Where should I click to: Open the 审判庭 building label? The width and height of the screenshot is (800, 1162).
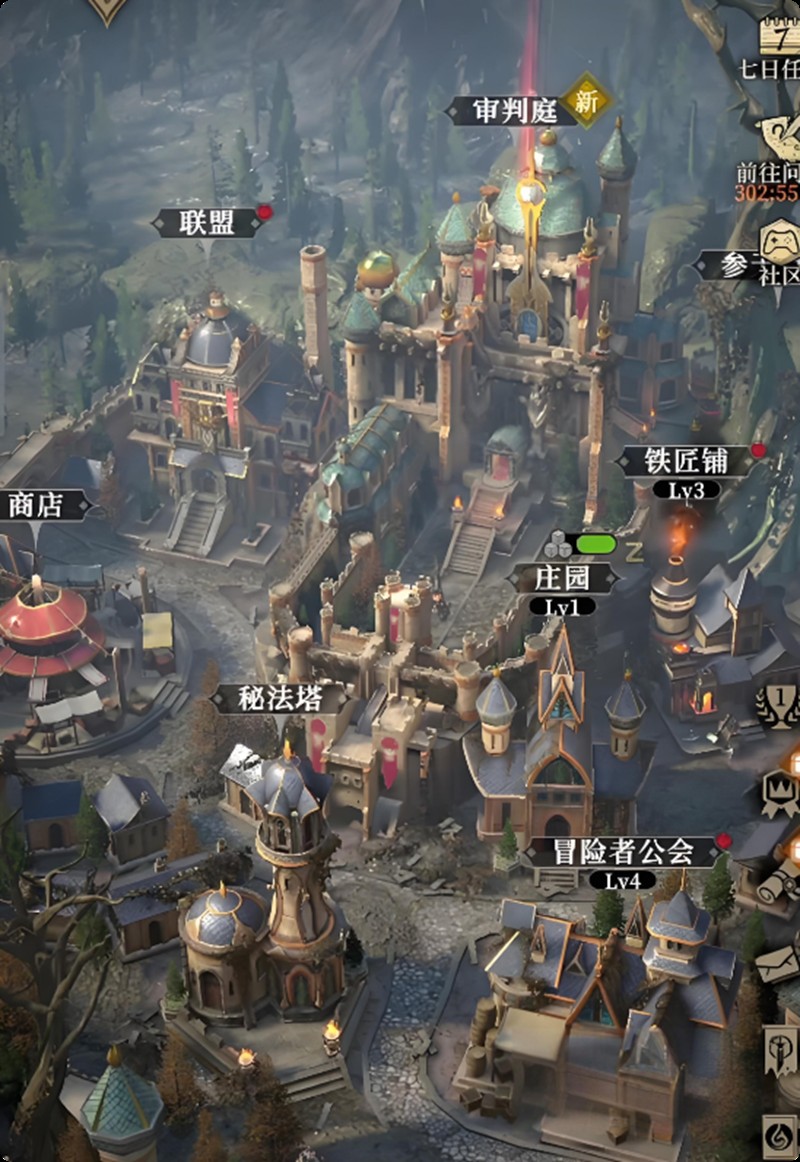(x=516, y=110)
